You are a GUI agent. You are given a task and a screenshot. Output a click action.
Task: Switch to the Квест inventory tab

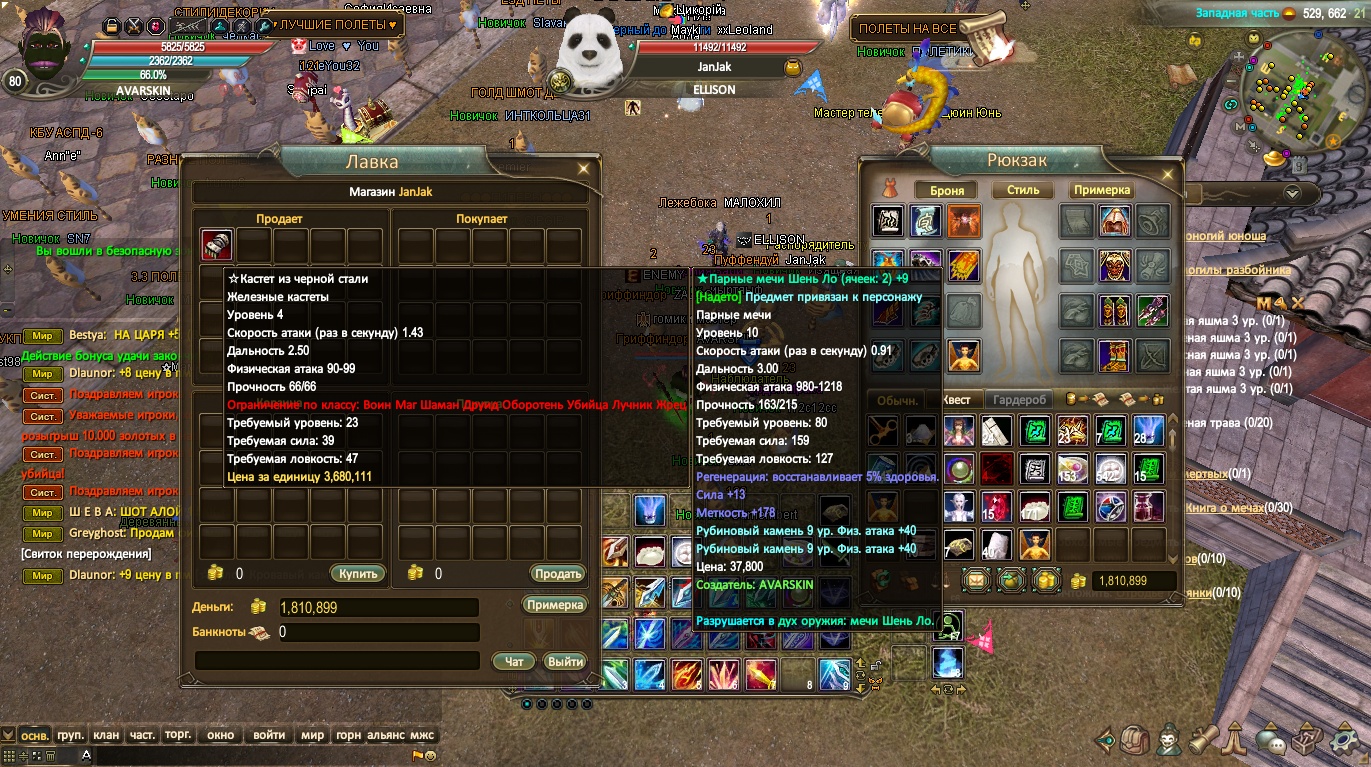(956, 400)
